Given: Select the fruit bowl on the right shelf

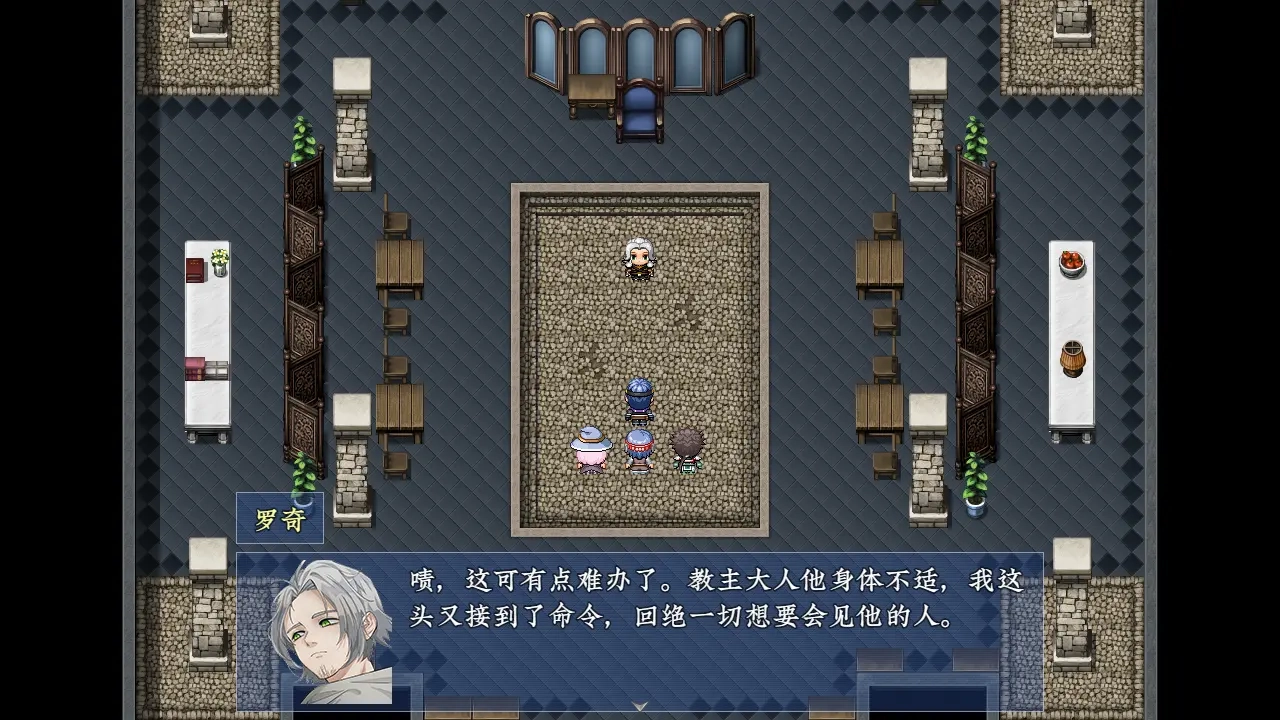Looking at the screenshot, I should click(x=1071, y=265).
